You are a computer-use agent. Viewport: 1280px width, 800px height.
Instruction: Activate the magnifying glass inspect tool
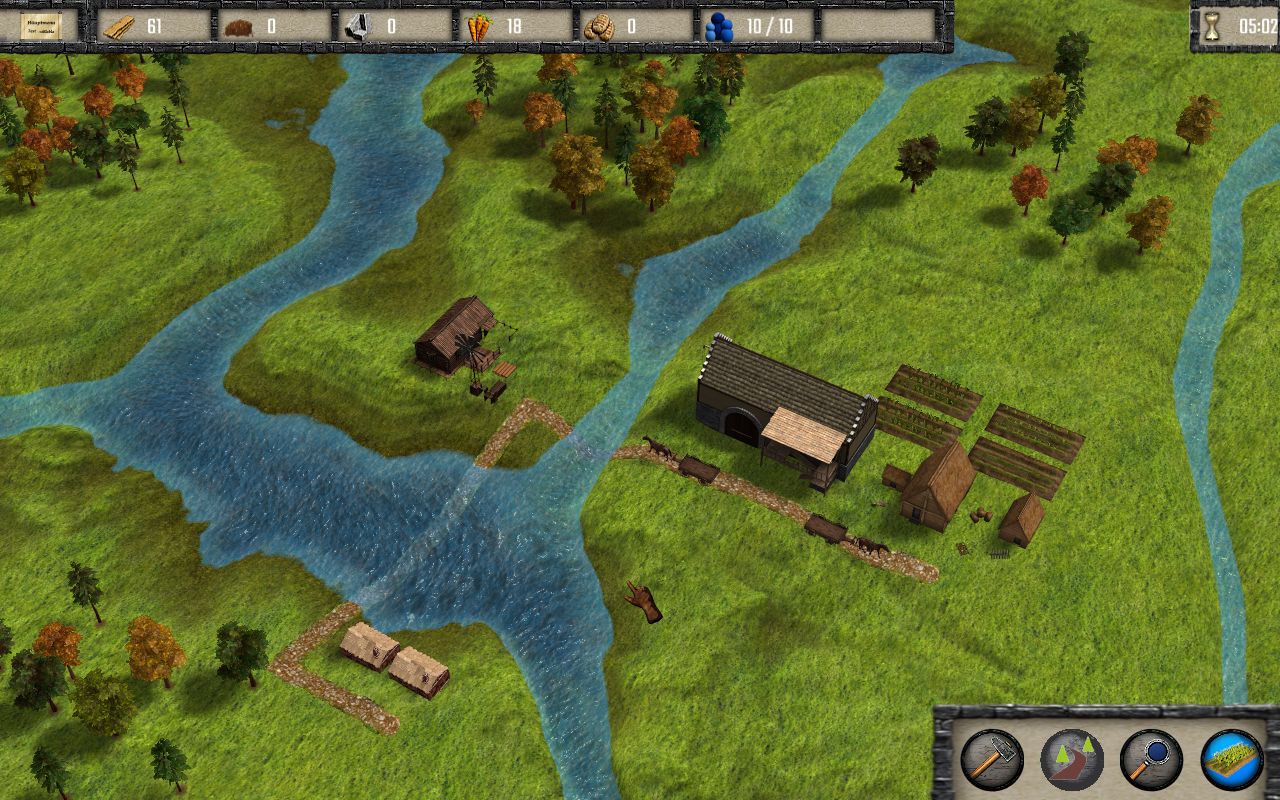(x=1151, y=760)
